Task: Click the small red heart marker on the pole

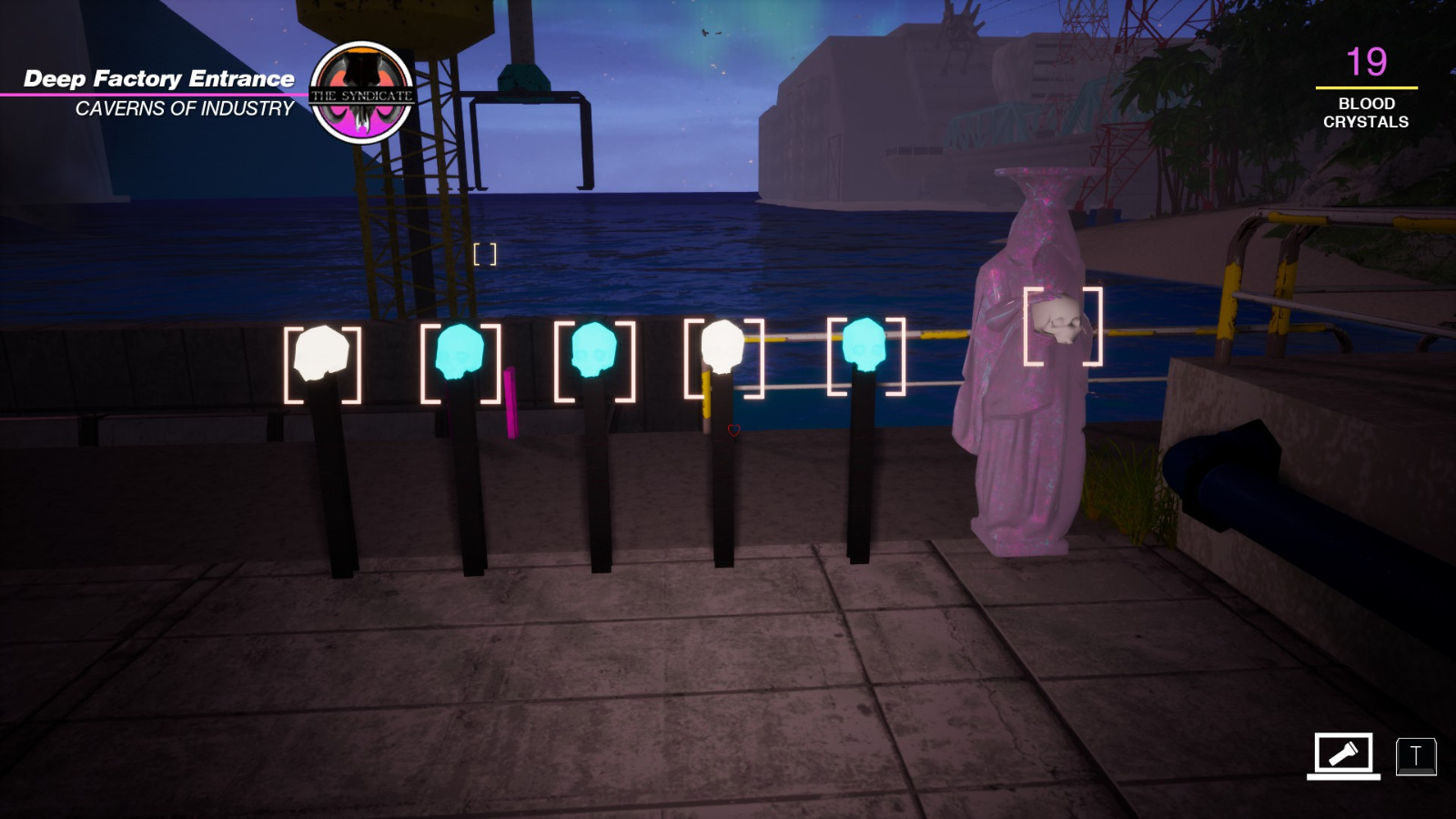Action: (733, 430)
